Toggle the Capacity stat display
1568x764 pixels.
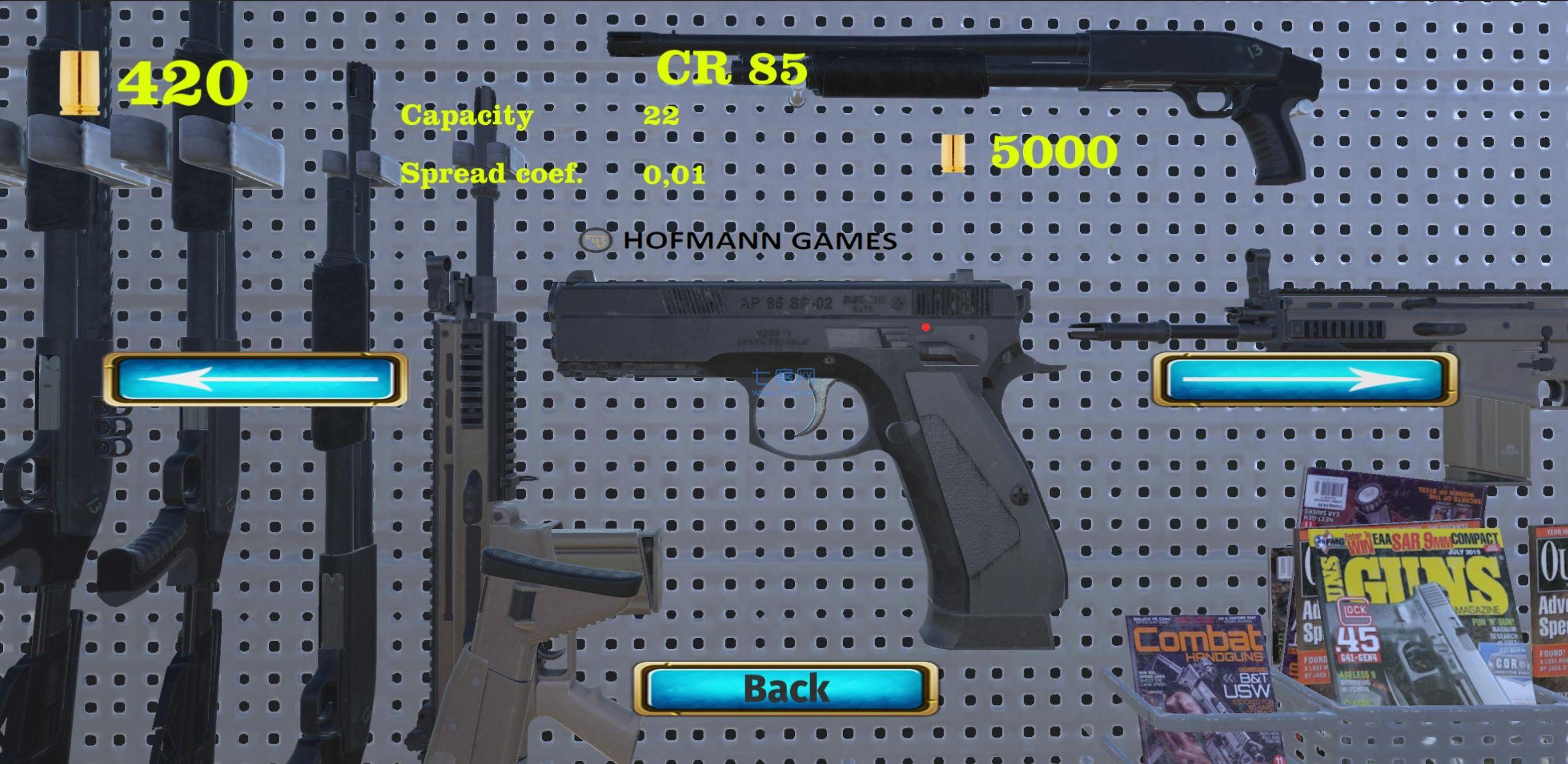[467, 116]
